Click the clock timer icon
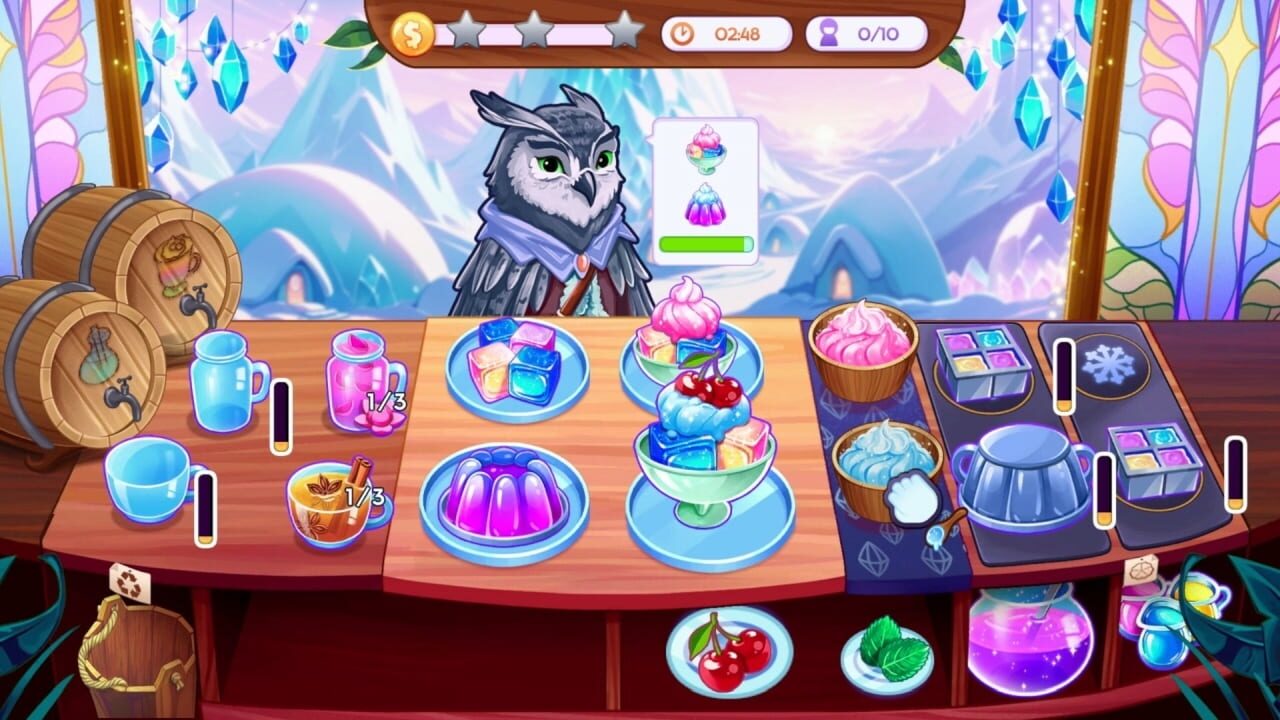The width and height of the screenshot is (1280, 720). pos(684,31)
